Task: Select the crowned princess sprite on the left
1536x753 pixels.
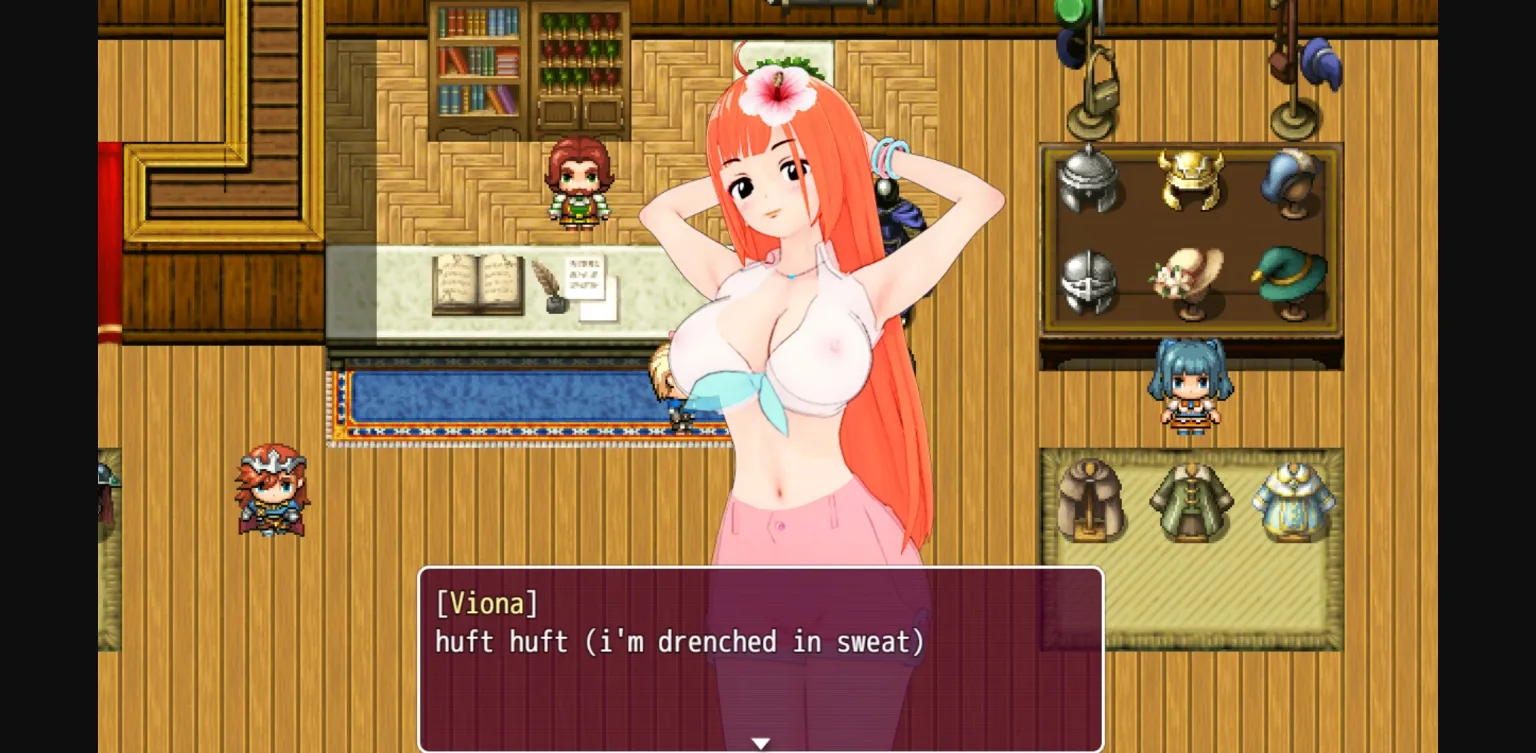Action: coord(272,492)
